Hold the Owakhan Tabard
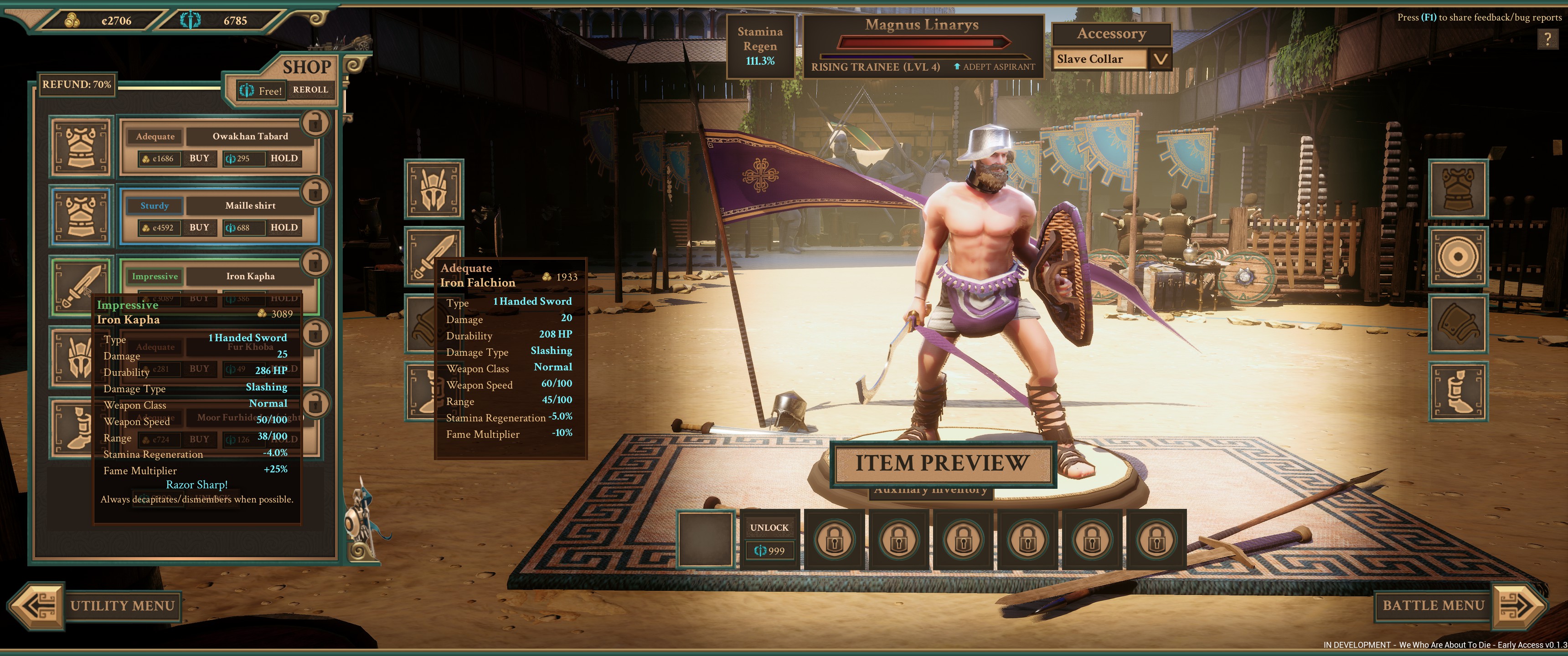The width and height of the screenshot is (1568, 656). tap(284, 158)
